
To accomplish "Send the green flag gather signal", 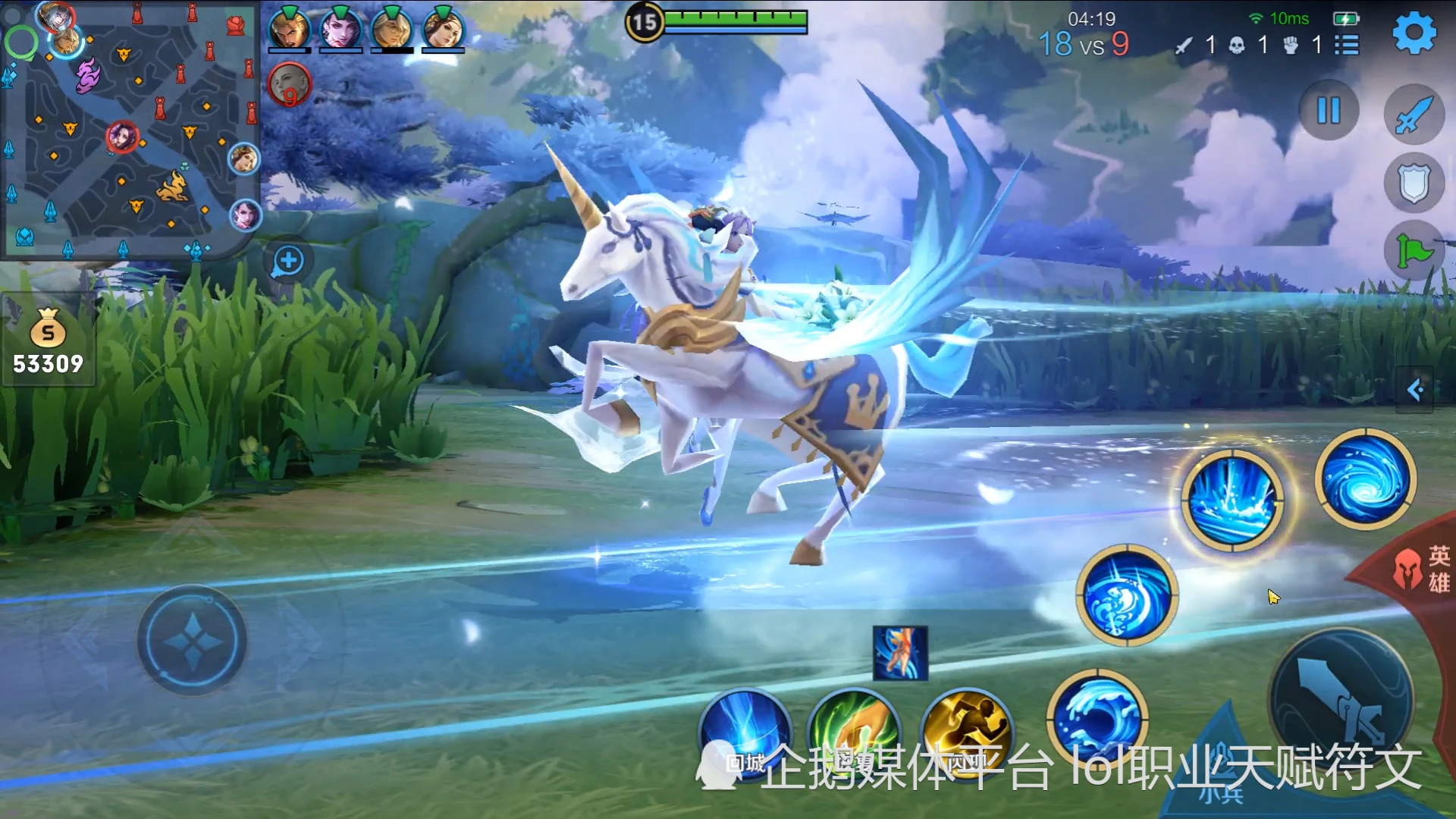I will point(1414,251).
